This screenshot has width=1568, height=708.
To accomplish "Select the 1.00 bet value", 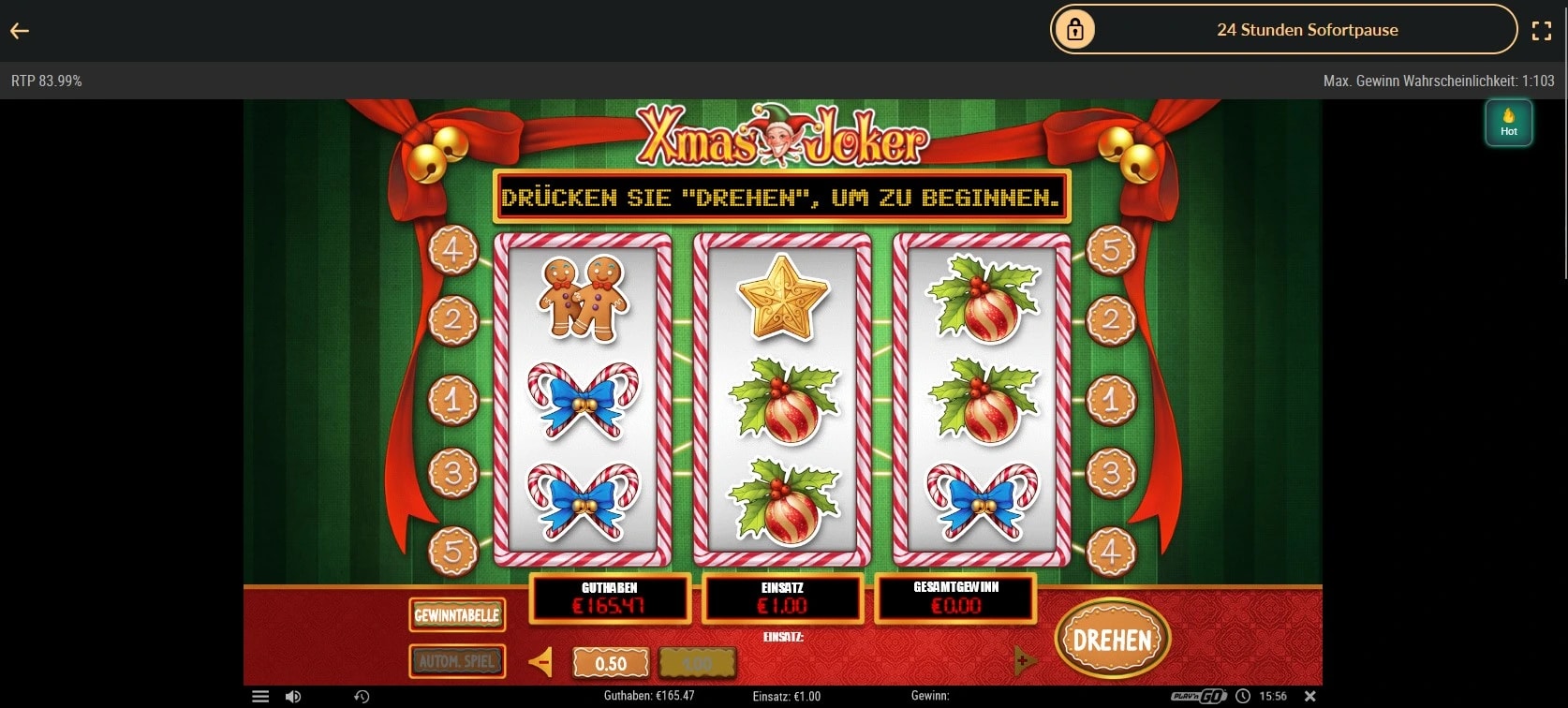I will 697,663.
